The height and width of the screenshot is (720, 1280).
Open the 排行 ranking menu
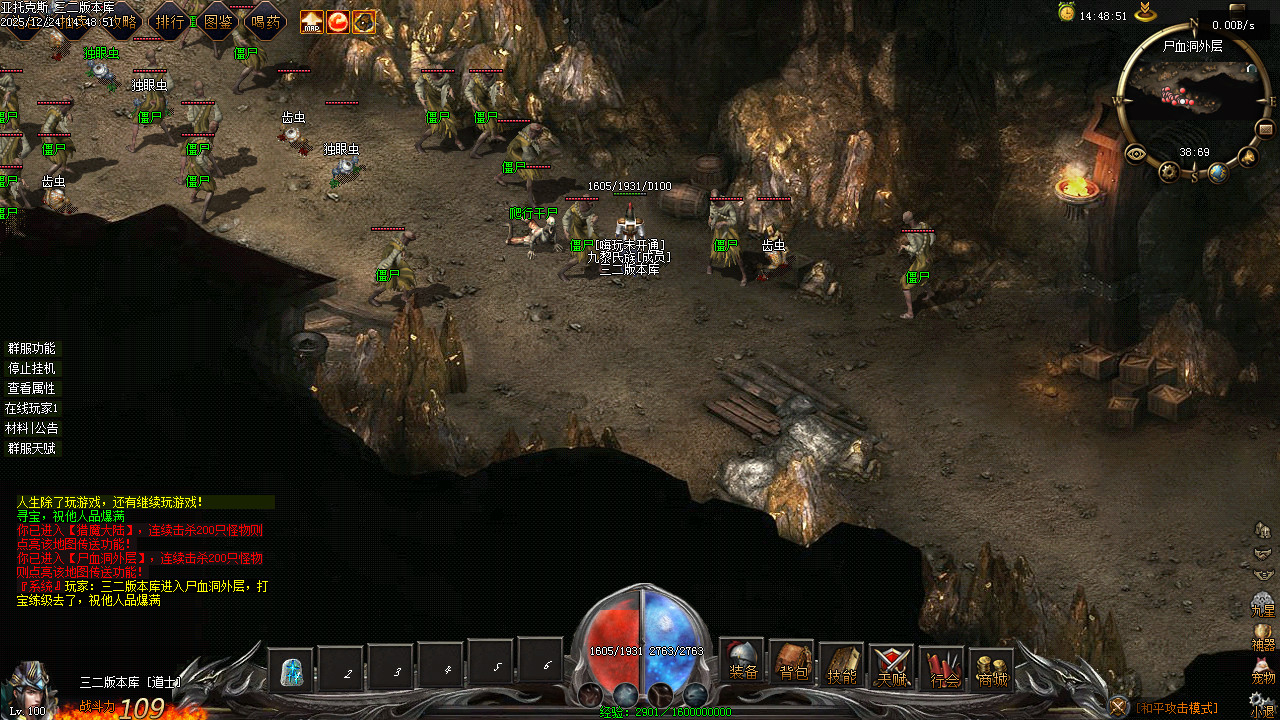click(170, 21)
